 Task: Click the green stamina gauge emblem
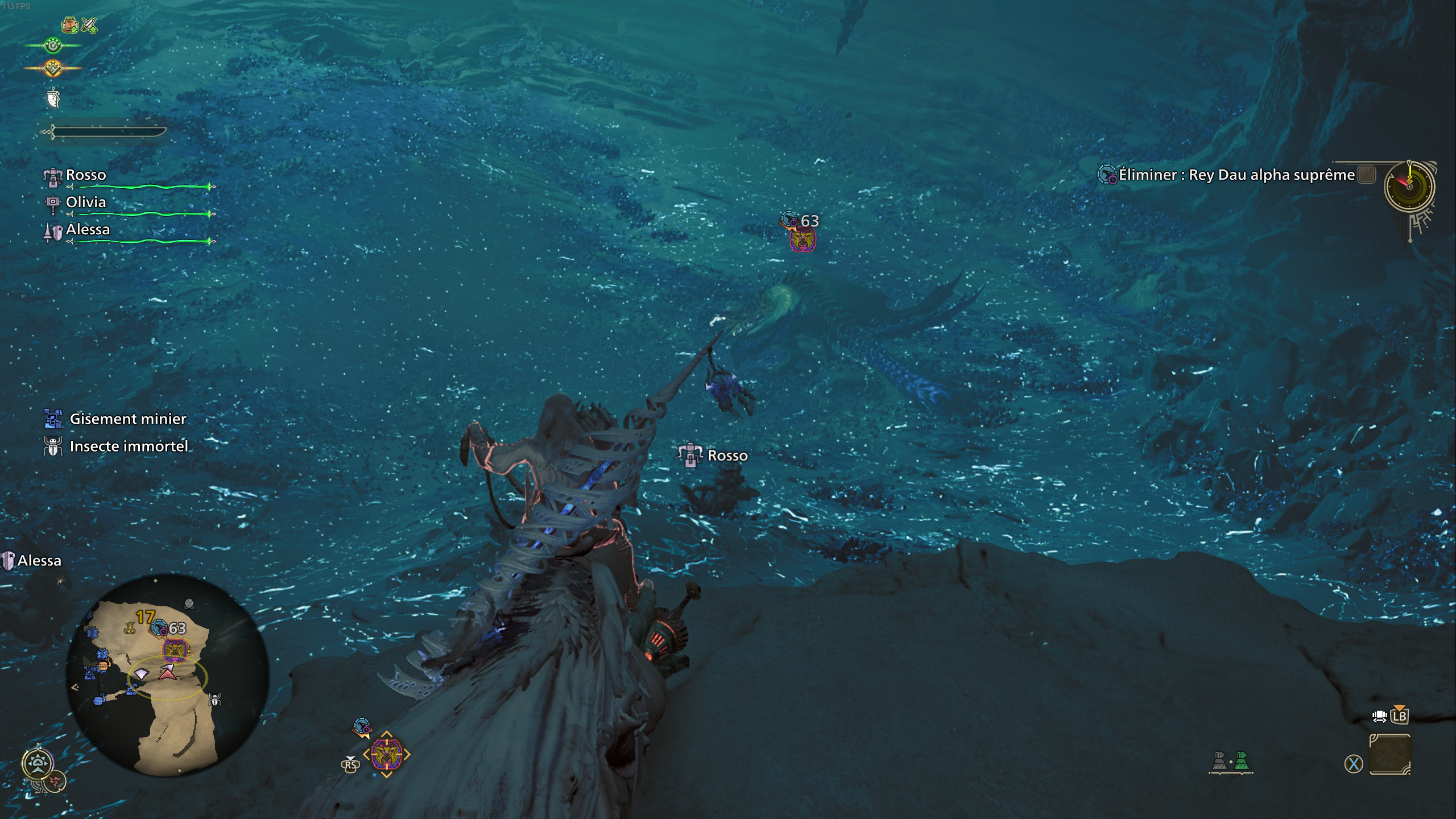53,45
